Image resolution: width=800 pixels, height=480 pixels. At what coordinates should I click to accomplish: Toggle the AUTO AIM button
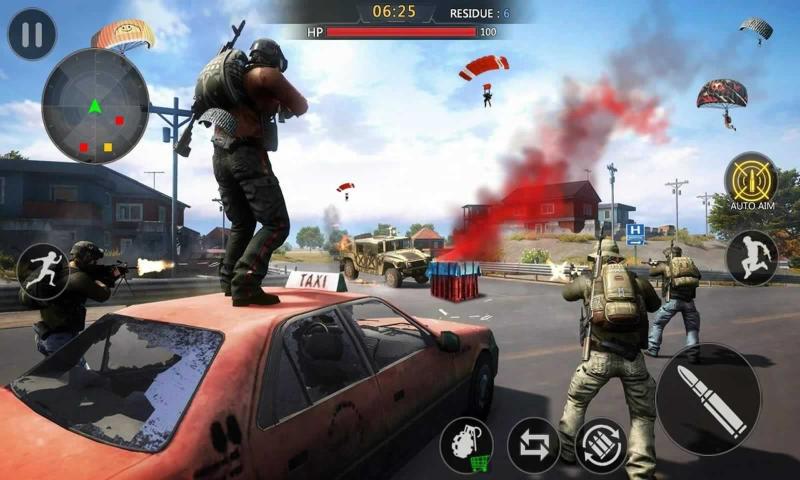(751, 178)
